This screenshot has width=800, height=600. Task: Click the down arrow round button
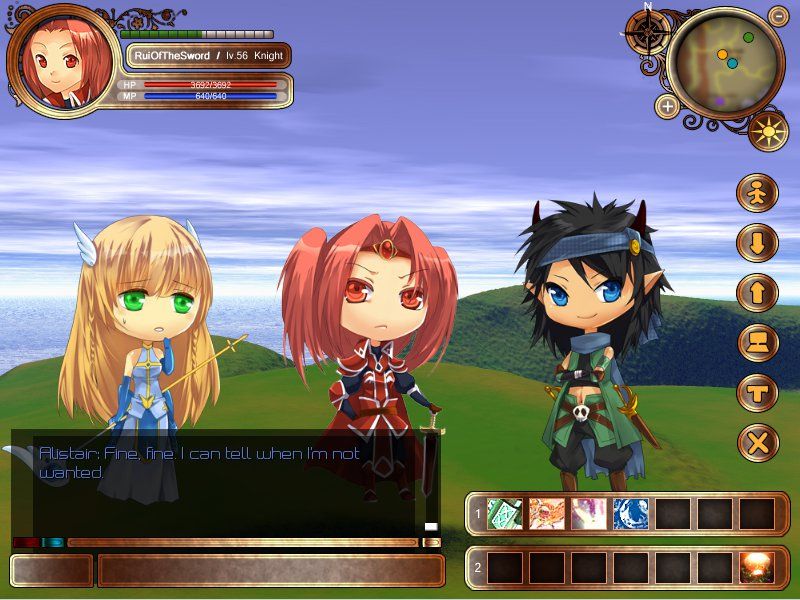point(757,243)
